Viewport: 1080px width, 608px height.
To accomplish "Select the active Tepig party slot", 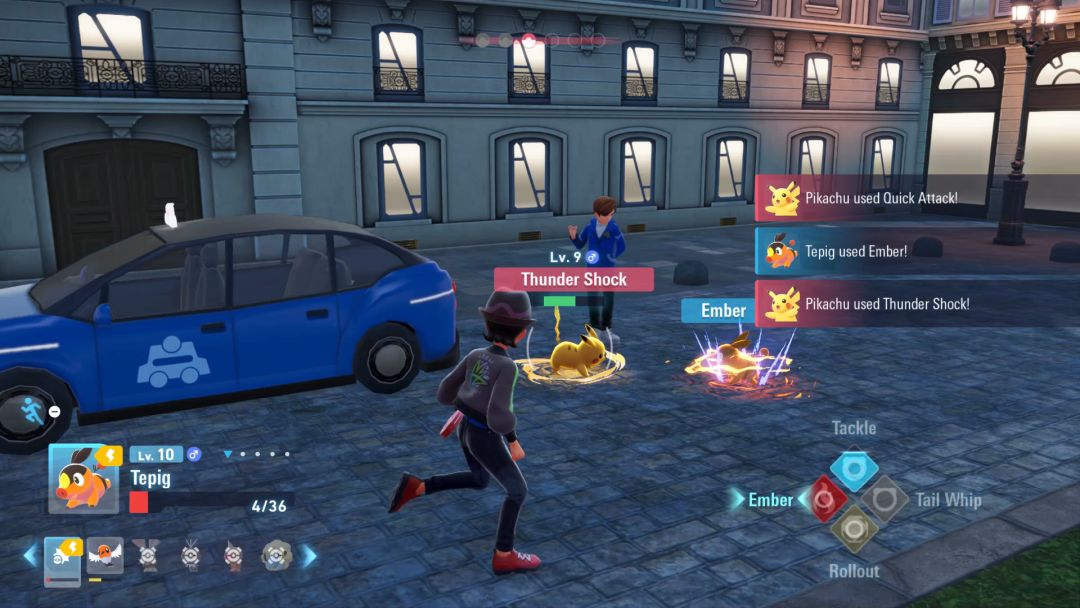I will click(62, 556).
